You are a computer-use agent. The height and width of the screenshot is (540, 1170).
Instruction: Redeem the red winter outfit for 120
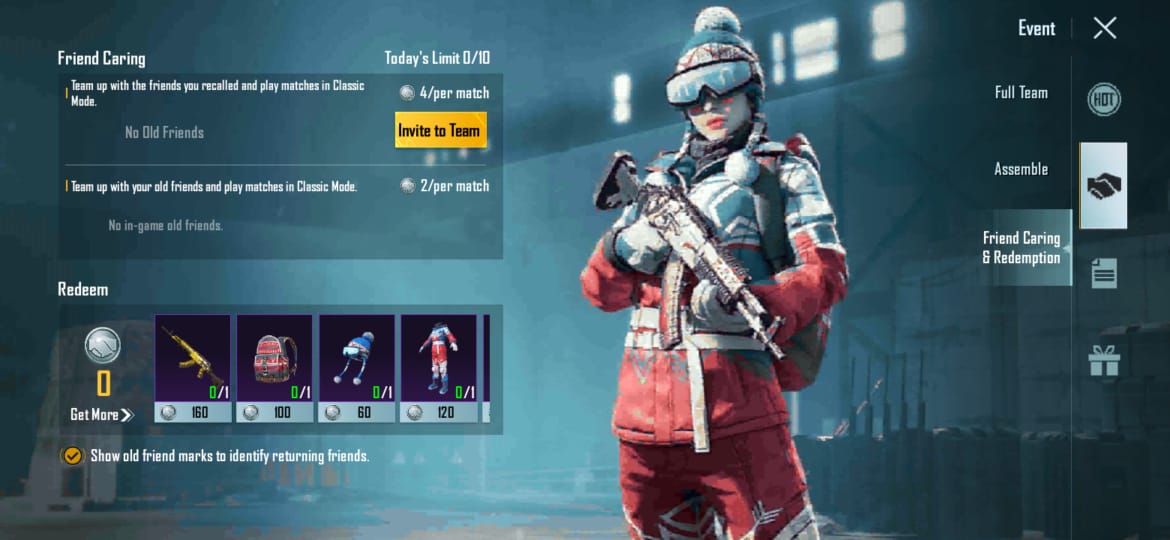(439, 367)
